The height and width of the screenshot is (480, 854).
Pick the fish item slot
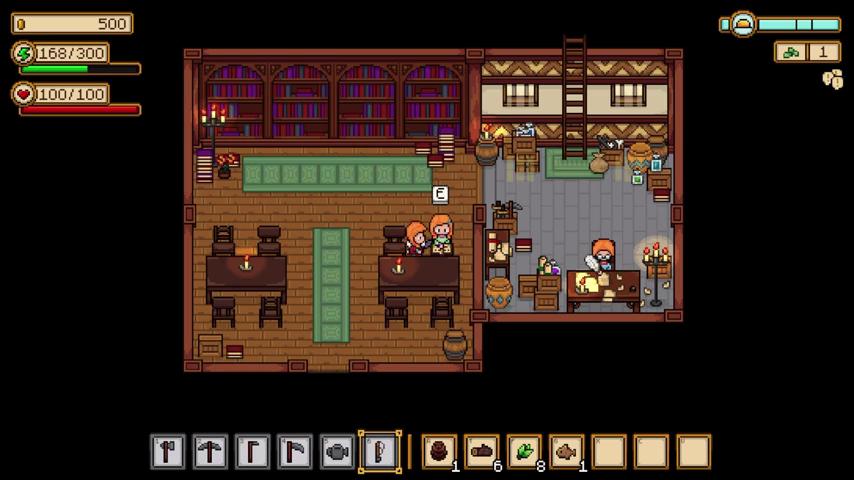point(567,452)
